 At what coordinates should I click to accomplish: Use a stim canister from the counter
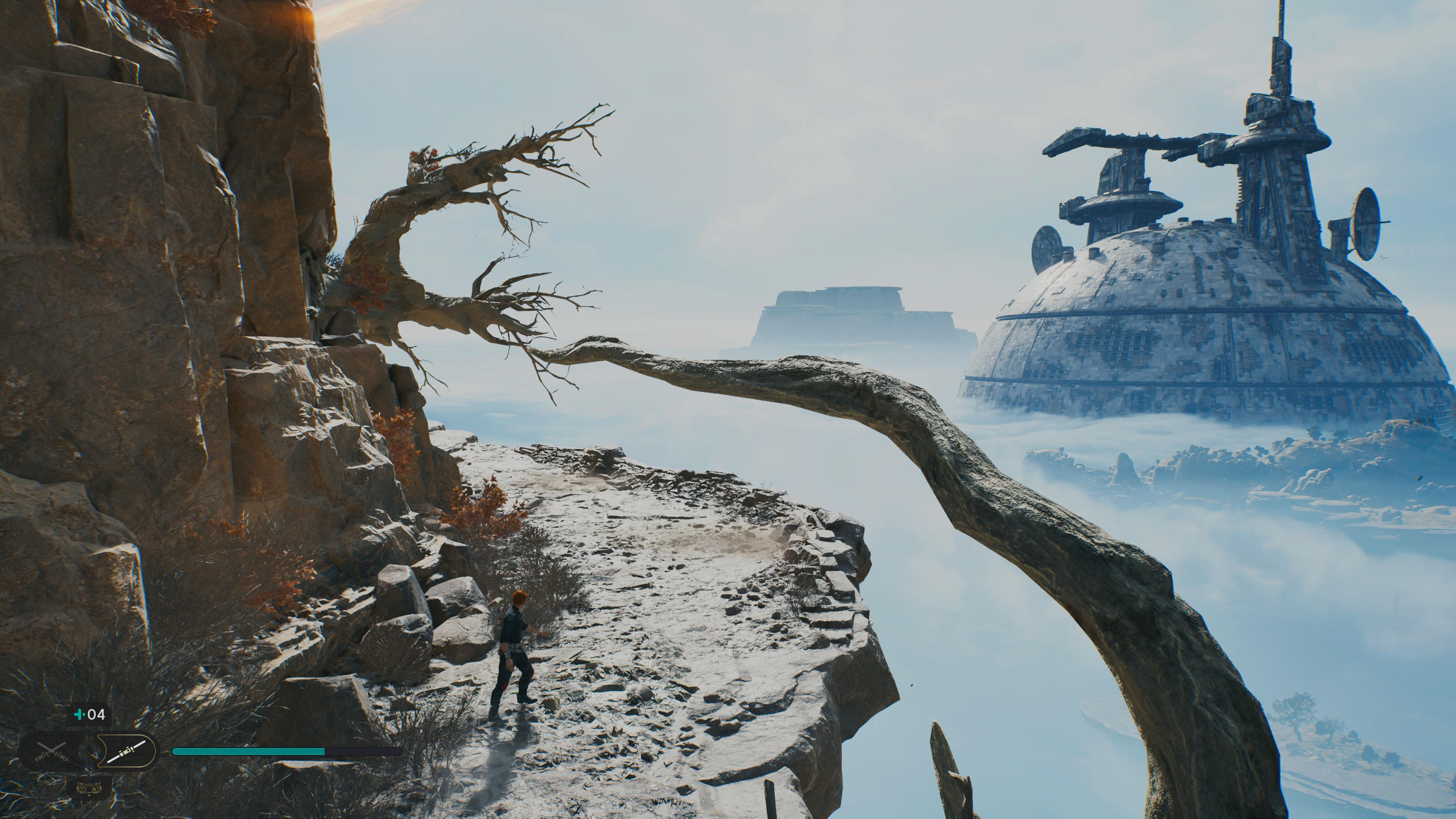tap(90, 715)
